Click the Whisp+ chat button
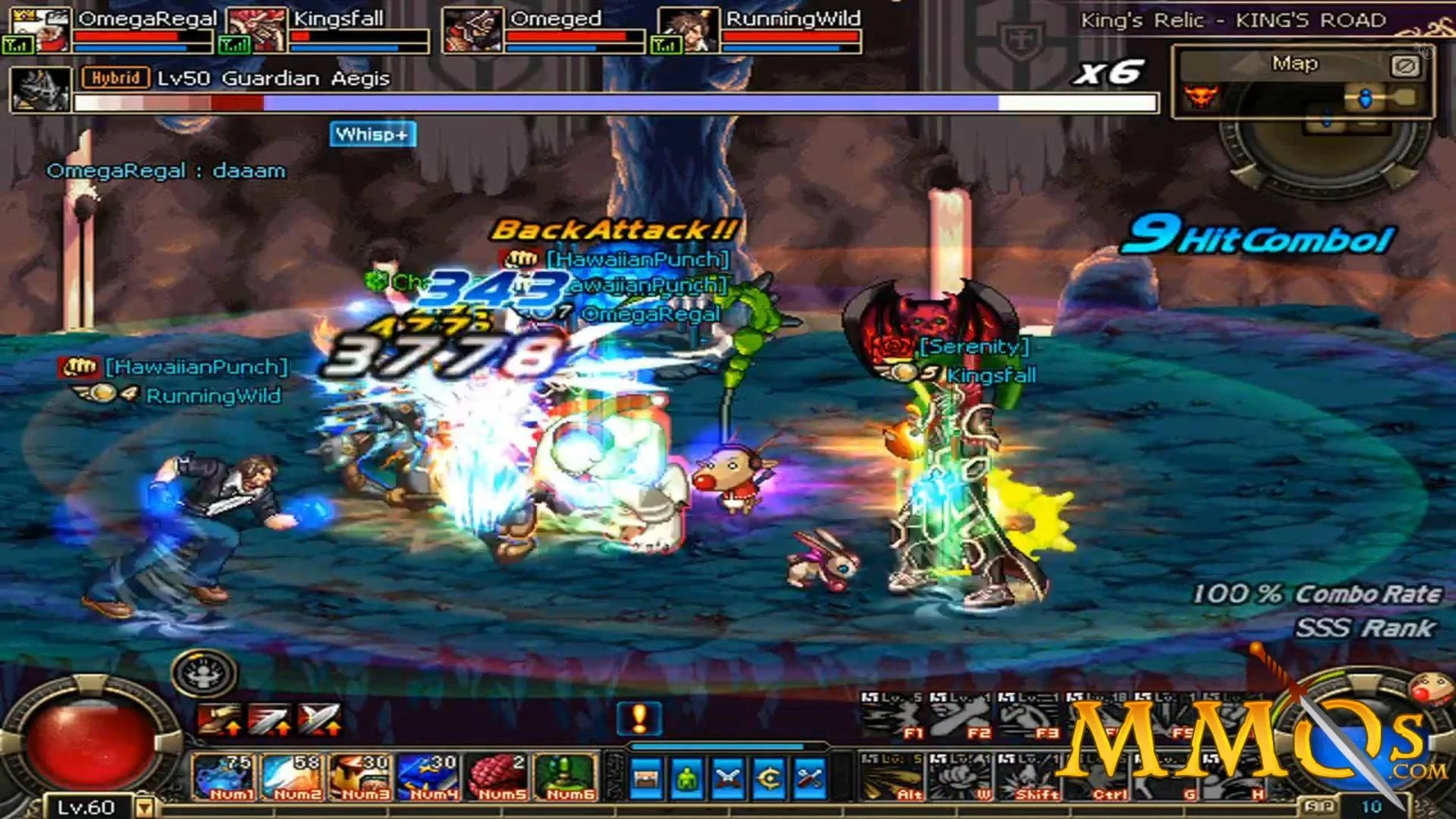 372,134
